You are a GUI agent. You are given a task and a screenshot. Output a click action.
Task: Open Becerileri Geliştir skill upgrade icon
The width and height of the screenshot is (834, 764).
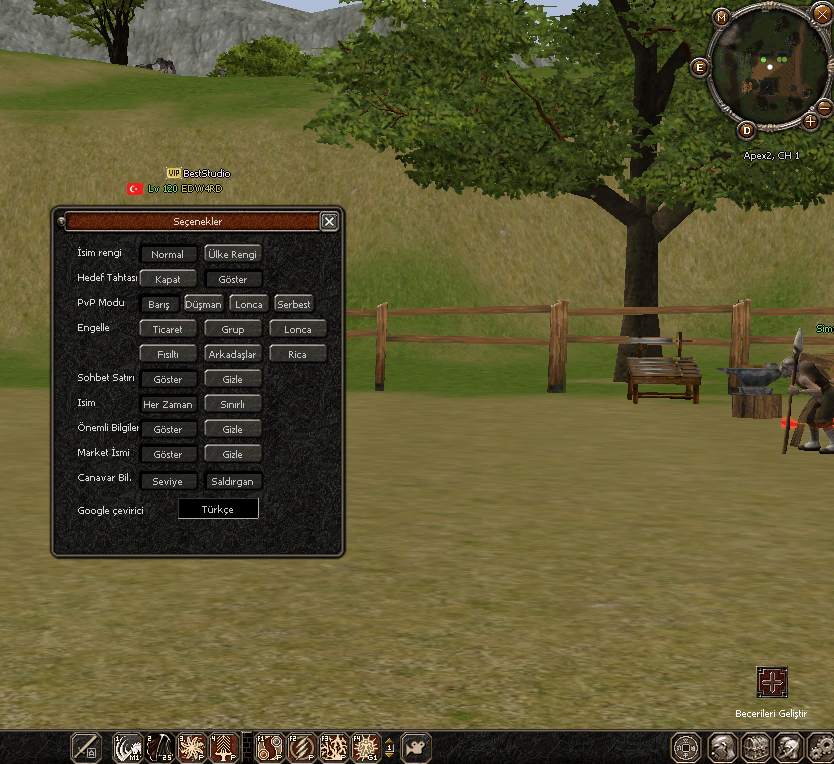pyautogui.click(x=771, y=682)
